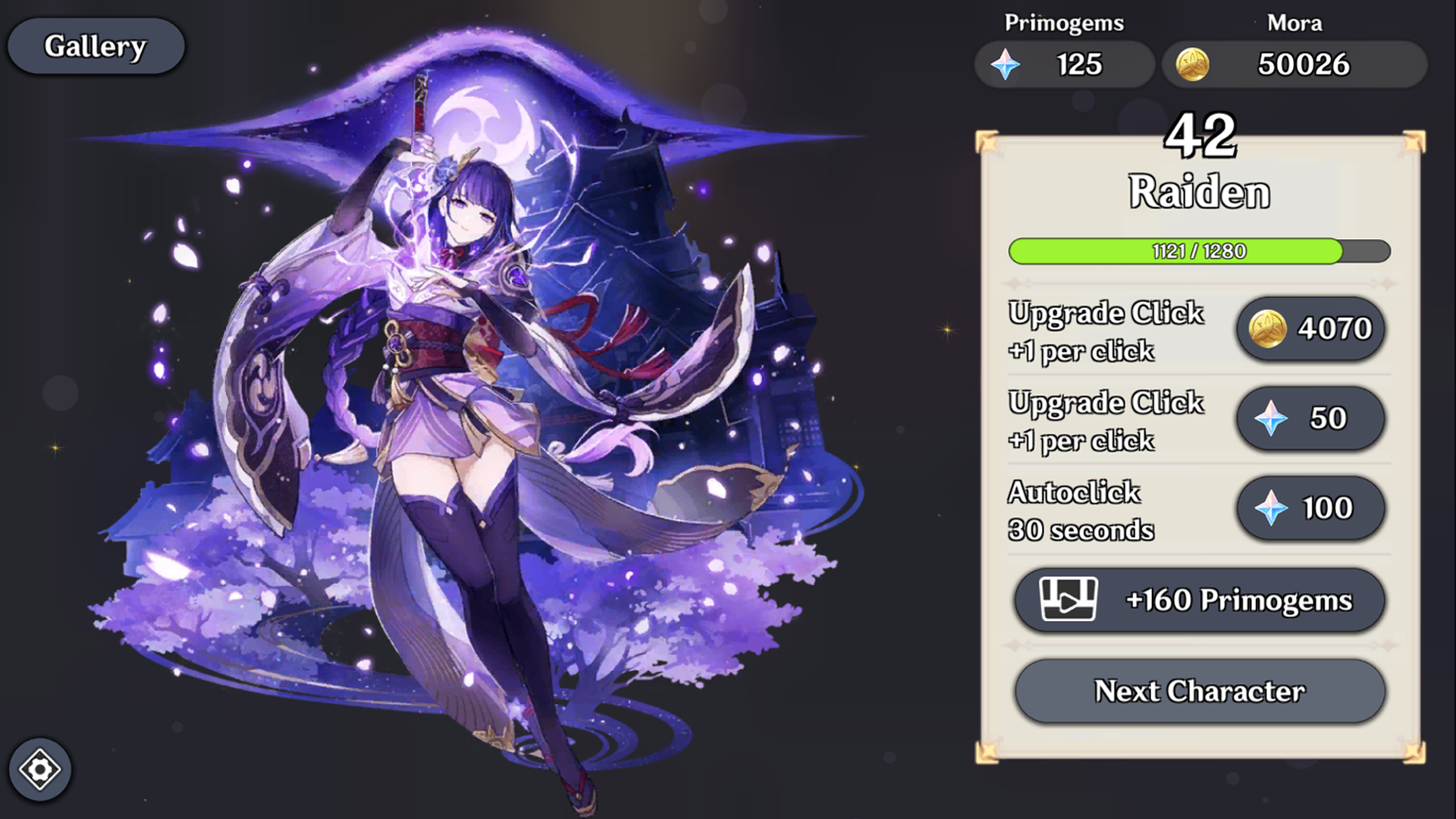Image resolution: width=1456 pixels, height=819 pixels.
Task: Activate Autoclick for 30 seconds
Action: point(1310,508)
